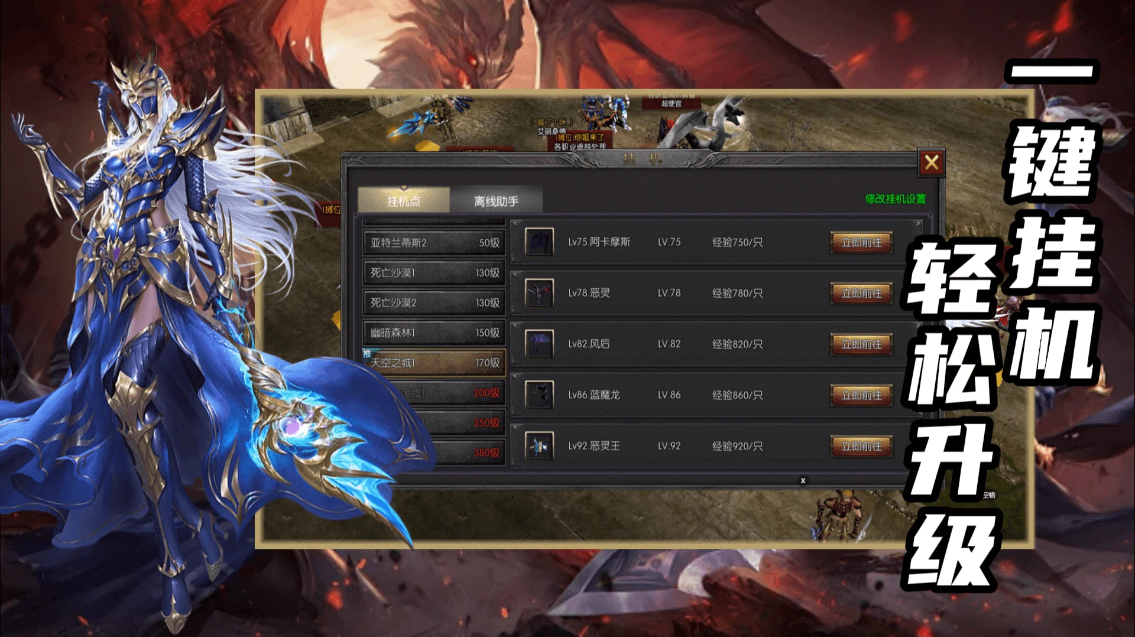Choose the 亚特兰蒂斯2 map entry
The image size is (1135, 637).
(432, 242)
